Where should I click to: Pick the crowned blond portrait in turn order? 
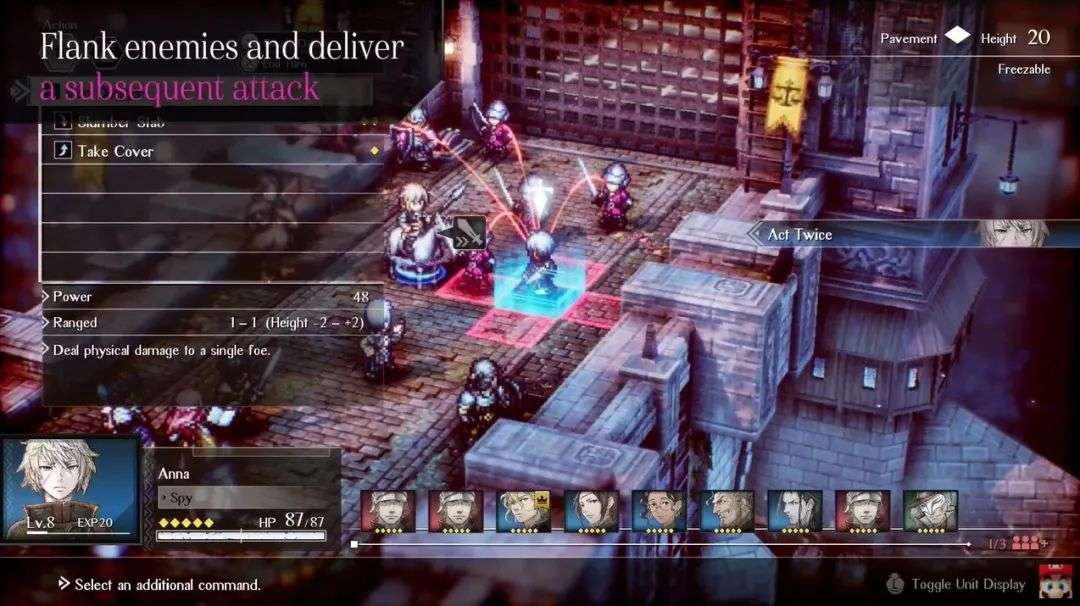click(x=523, y=510)
